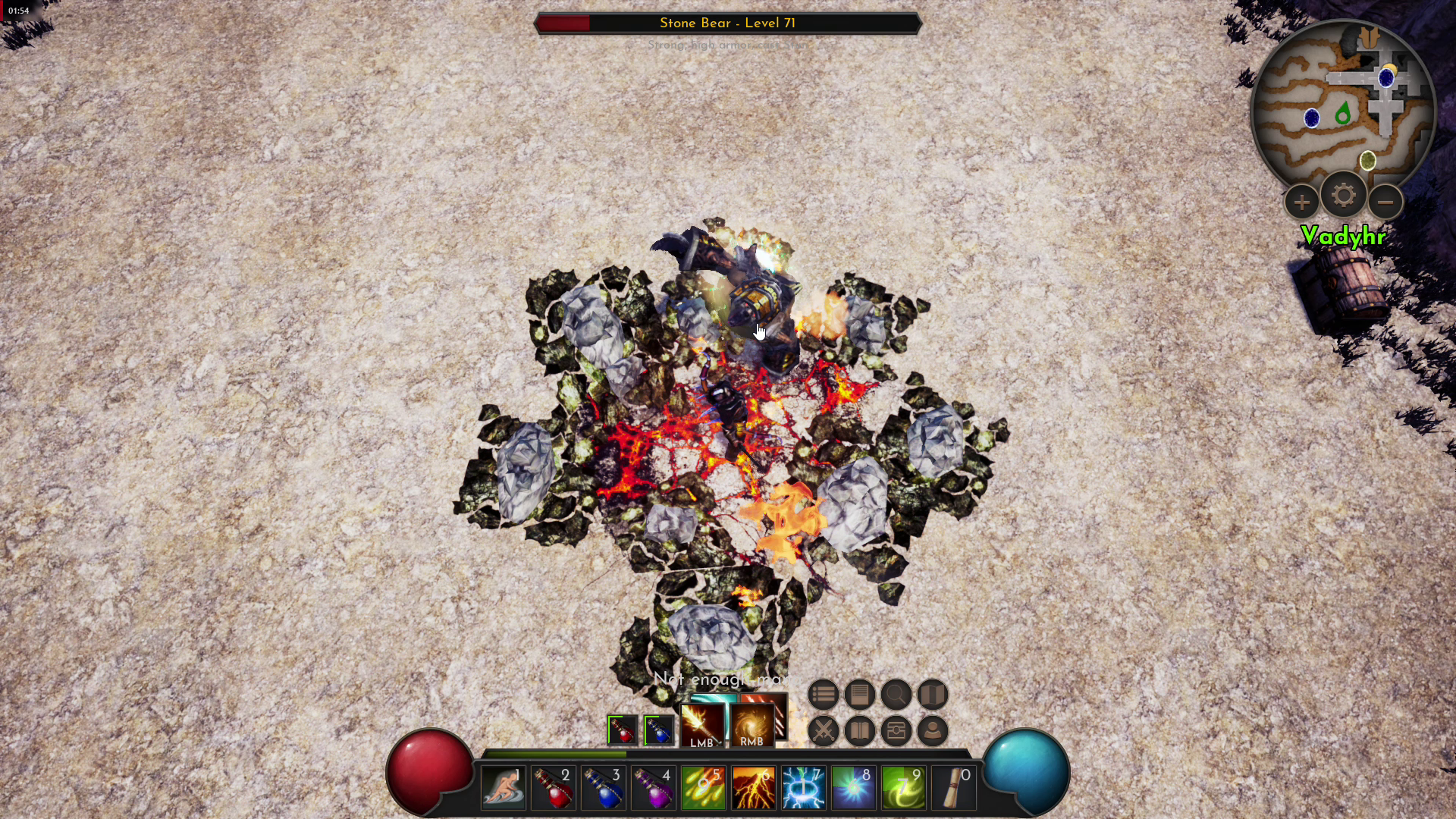Screen dimensions: 1456x819
Task: Select the fire swirl RMB skill
Action: [x=752, y=726]
